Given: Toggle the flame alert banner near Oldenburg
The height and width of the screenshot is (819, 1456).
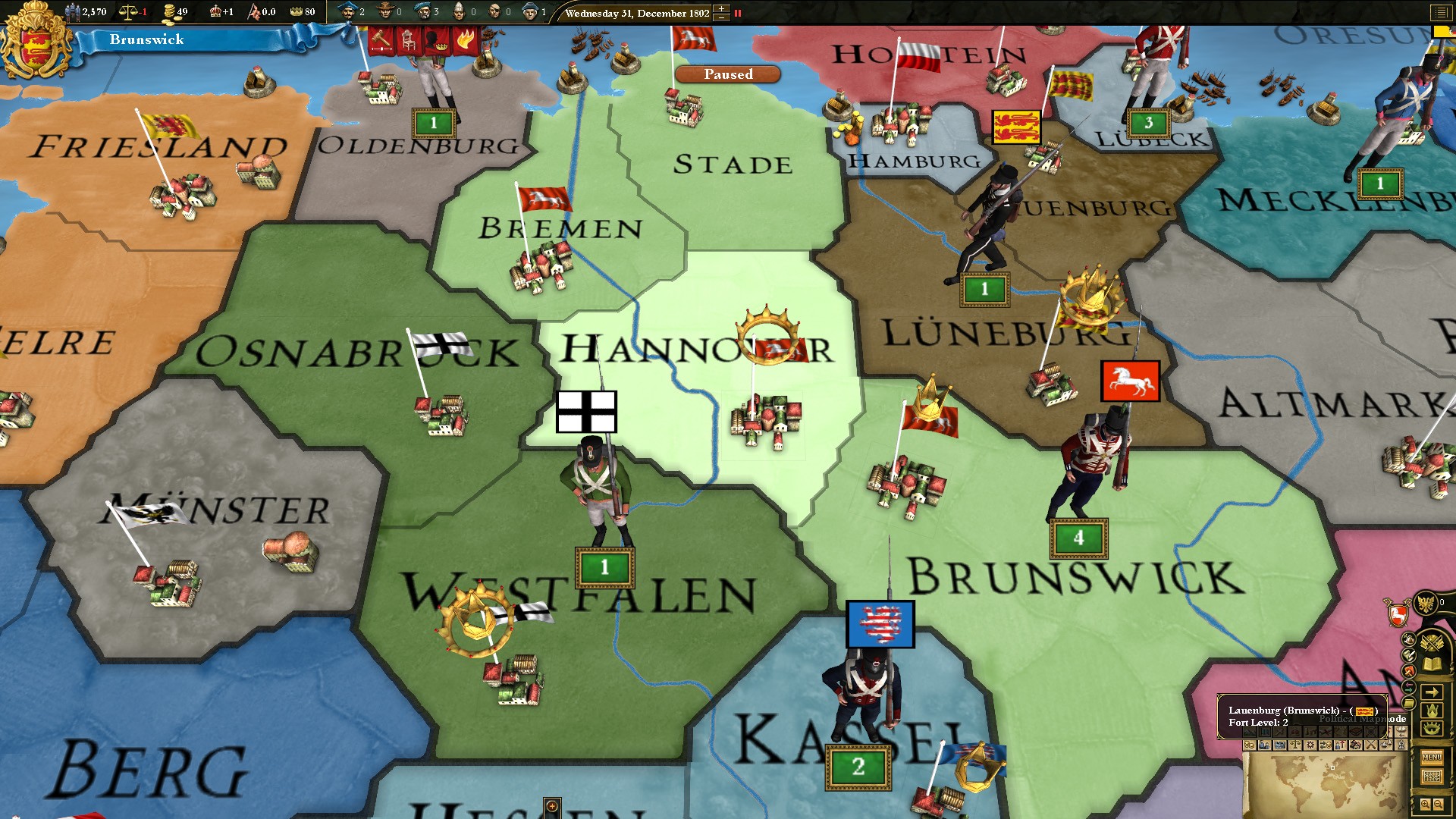Looking at the screenshot, I should 466,39.
